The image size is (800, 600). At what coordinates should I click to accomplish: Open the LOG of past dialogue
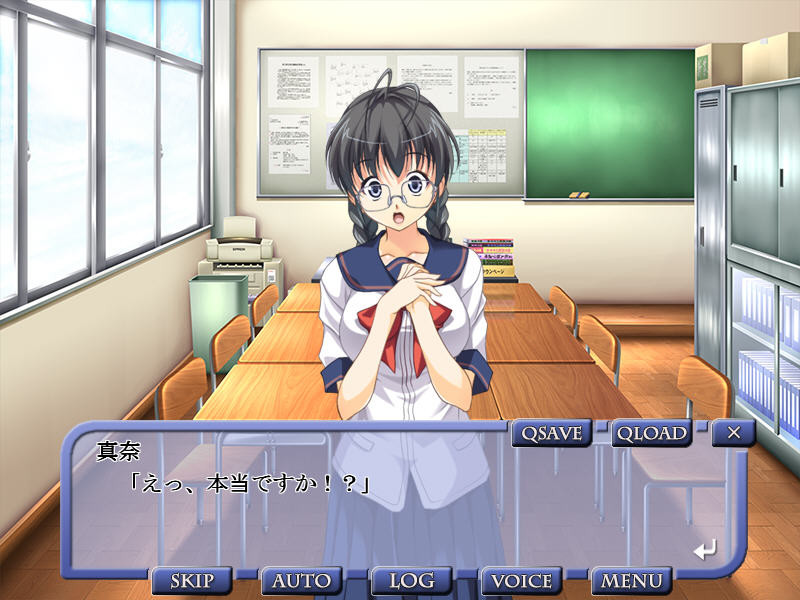coord(411,581)
